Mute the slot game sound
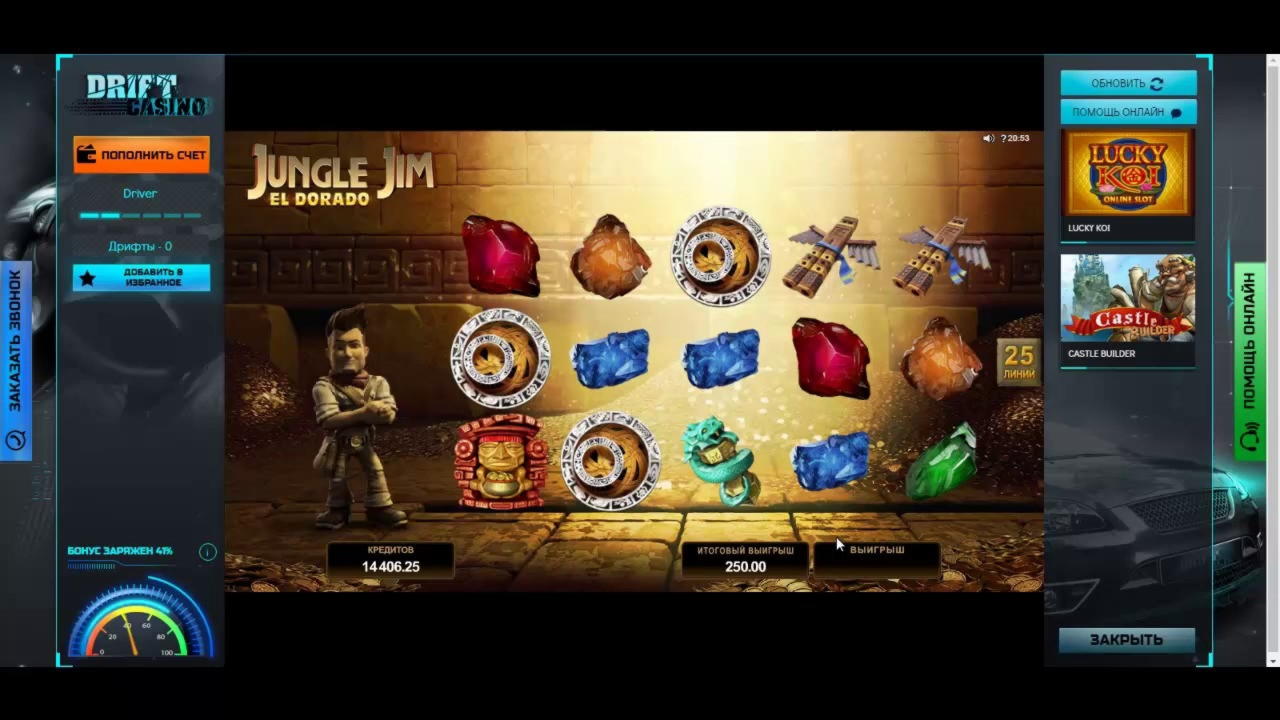 tap(988, 138)
